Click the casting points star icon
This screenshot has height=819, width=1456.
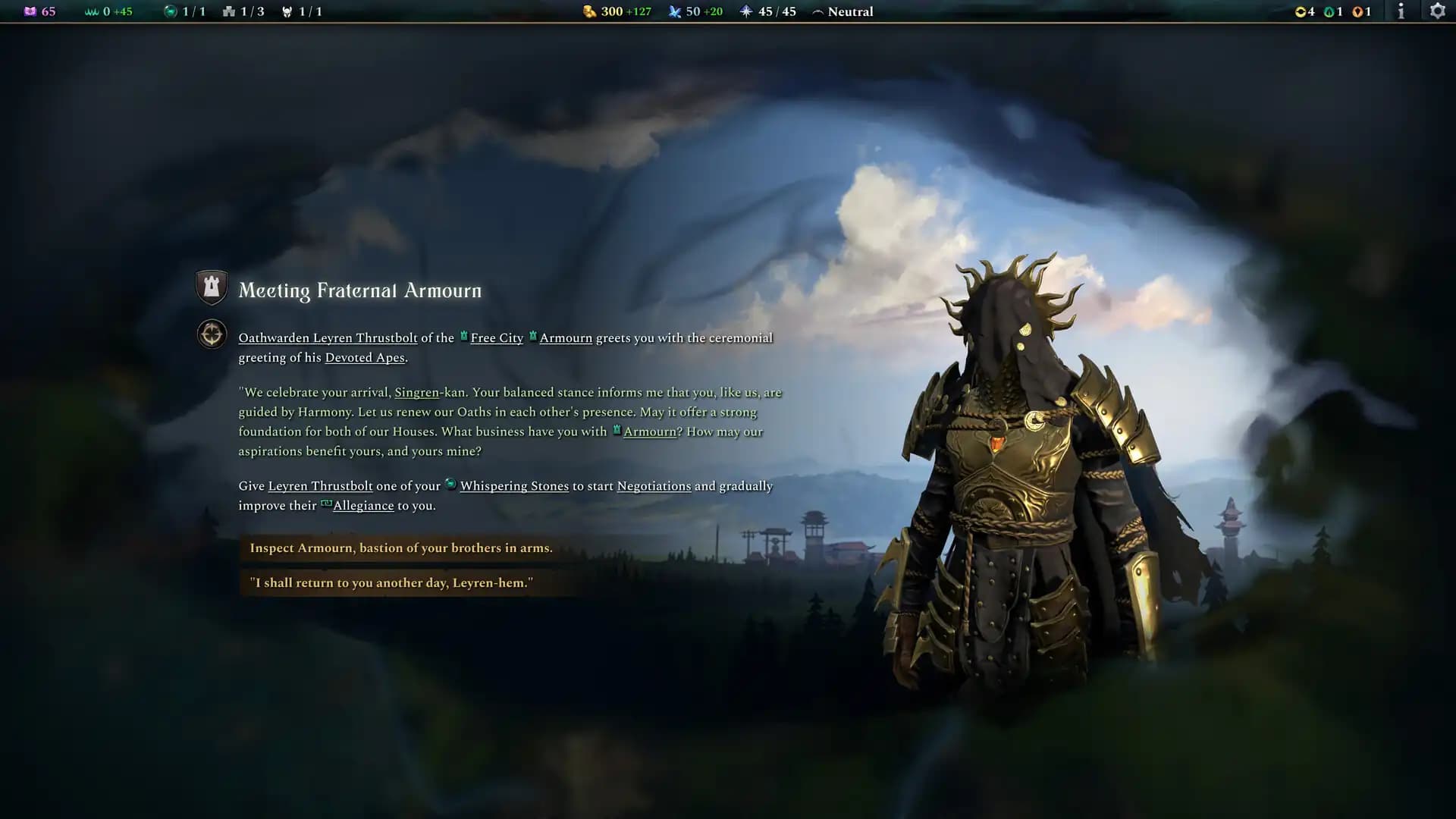click(x=748, y=11)
